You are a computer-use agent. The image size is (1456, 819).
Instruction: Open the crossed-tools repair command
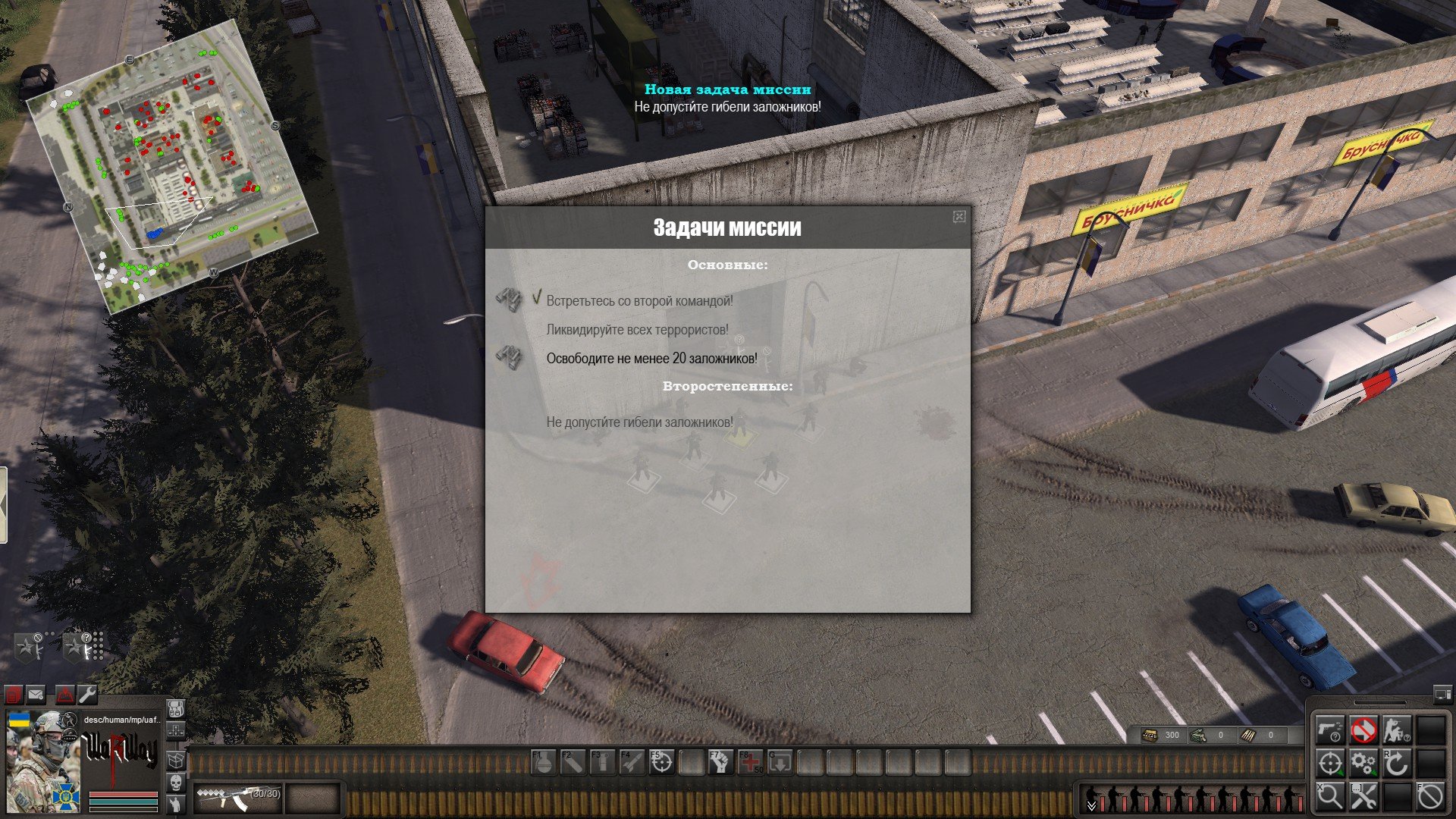[1363, 797]
